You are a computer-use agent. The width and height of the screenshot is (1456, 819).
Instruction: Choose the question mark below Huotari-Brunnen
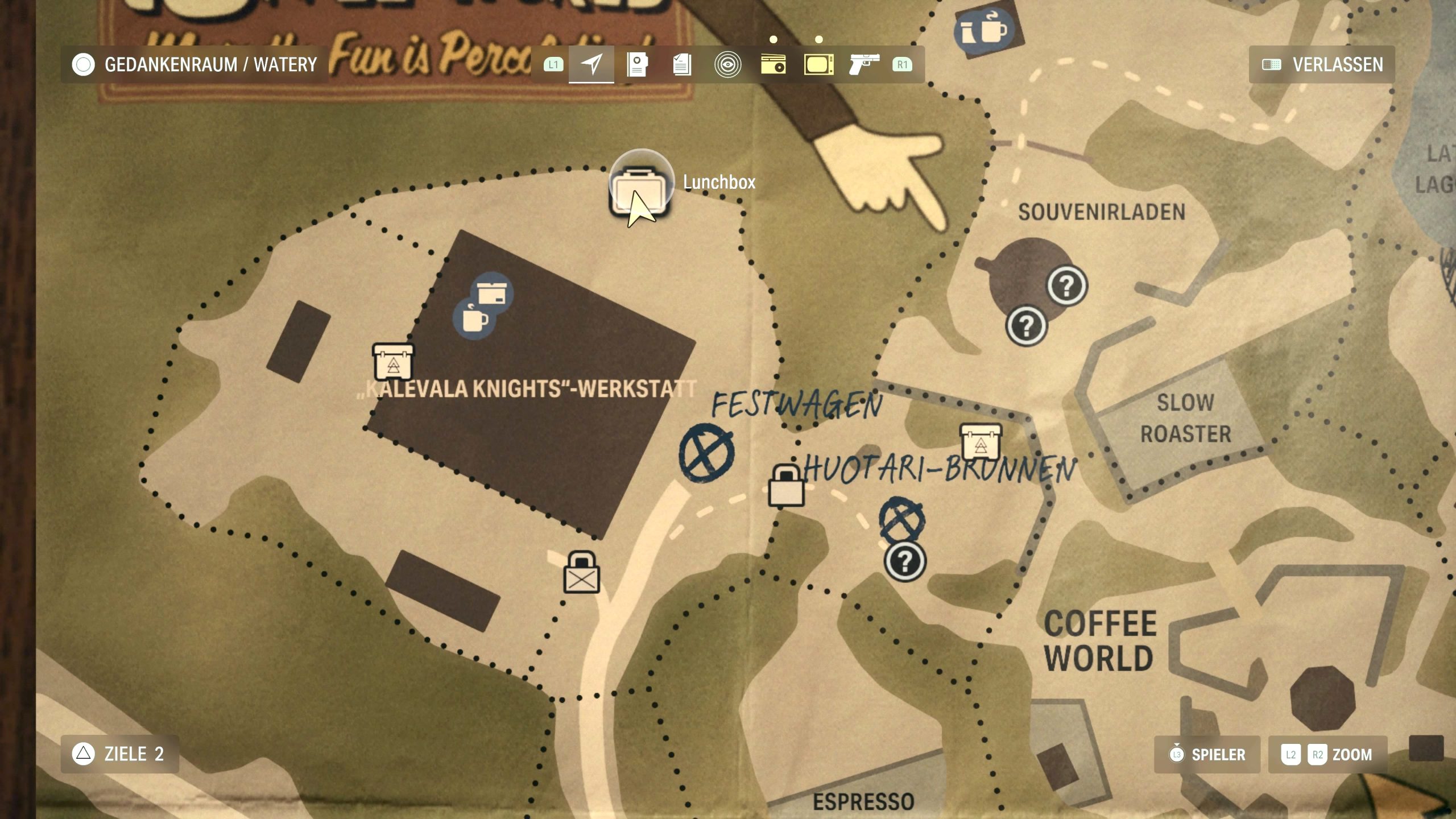click(x=905, y=562)
